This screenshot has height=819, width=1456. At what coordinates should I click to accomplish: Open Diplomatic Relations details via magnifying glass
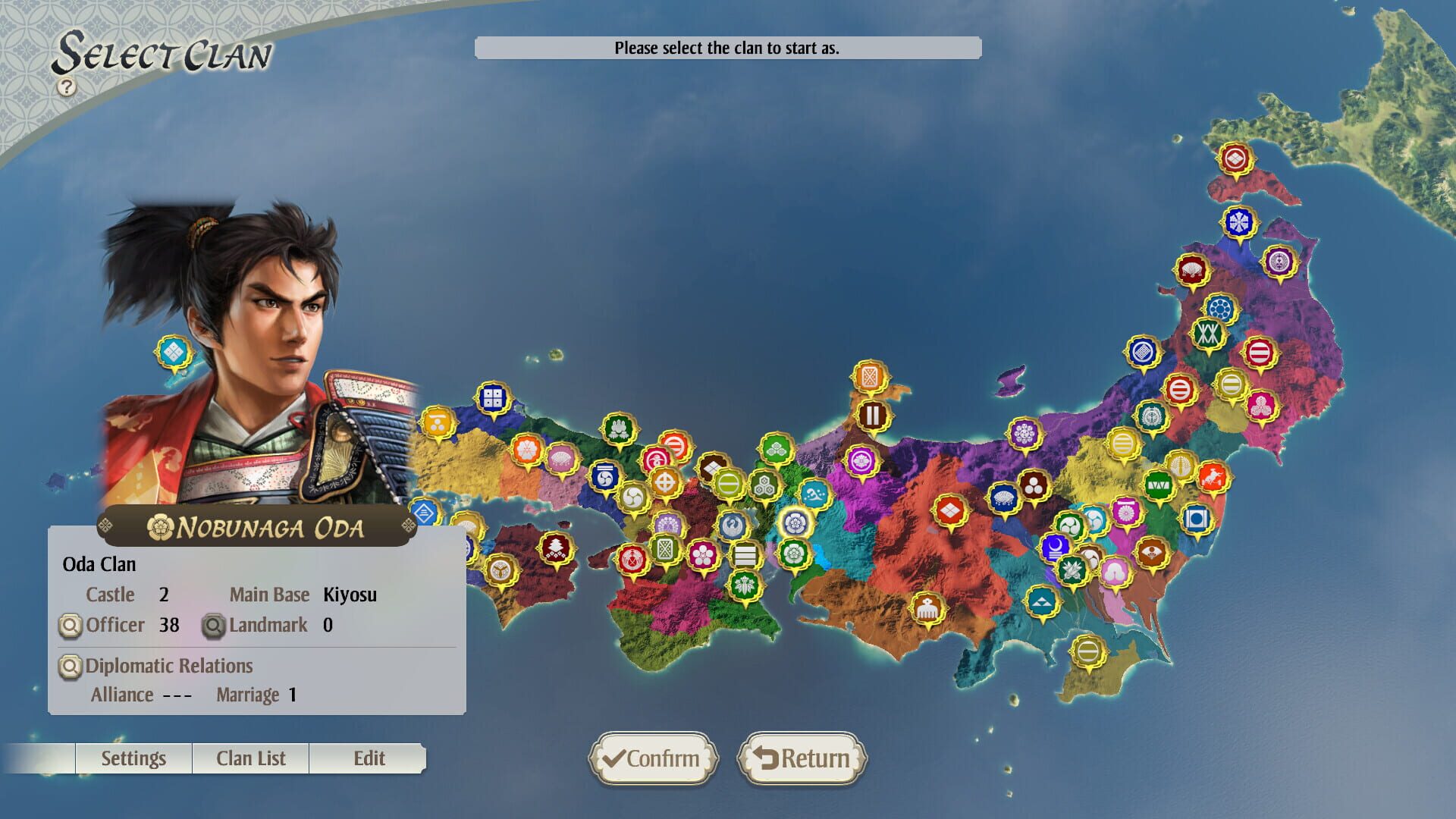(x=69, y=666)
